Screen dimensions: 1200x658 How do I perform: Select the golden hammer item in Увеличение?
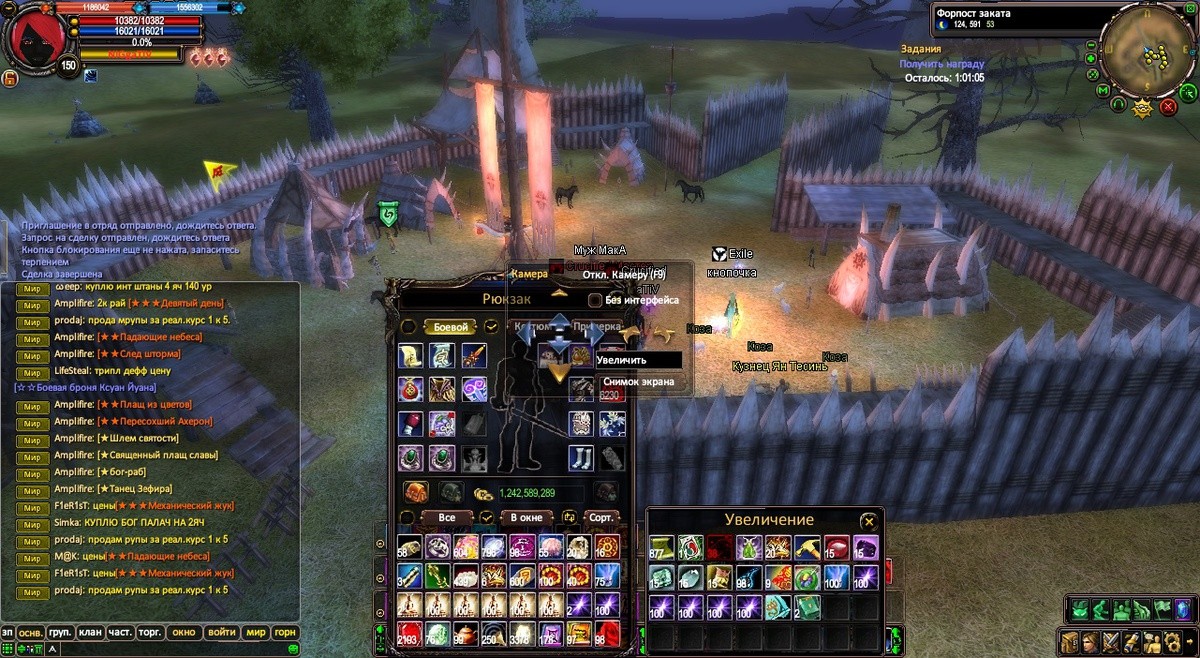coord(806,548)
